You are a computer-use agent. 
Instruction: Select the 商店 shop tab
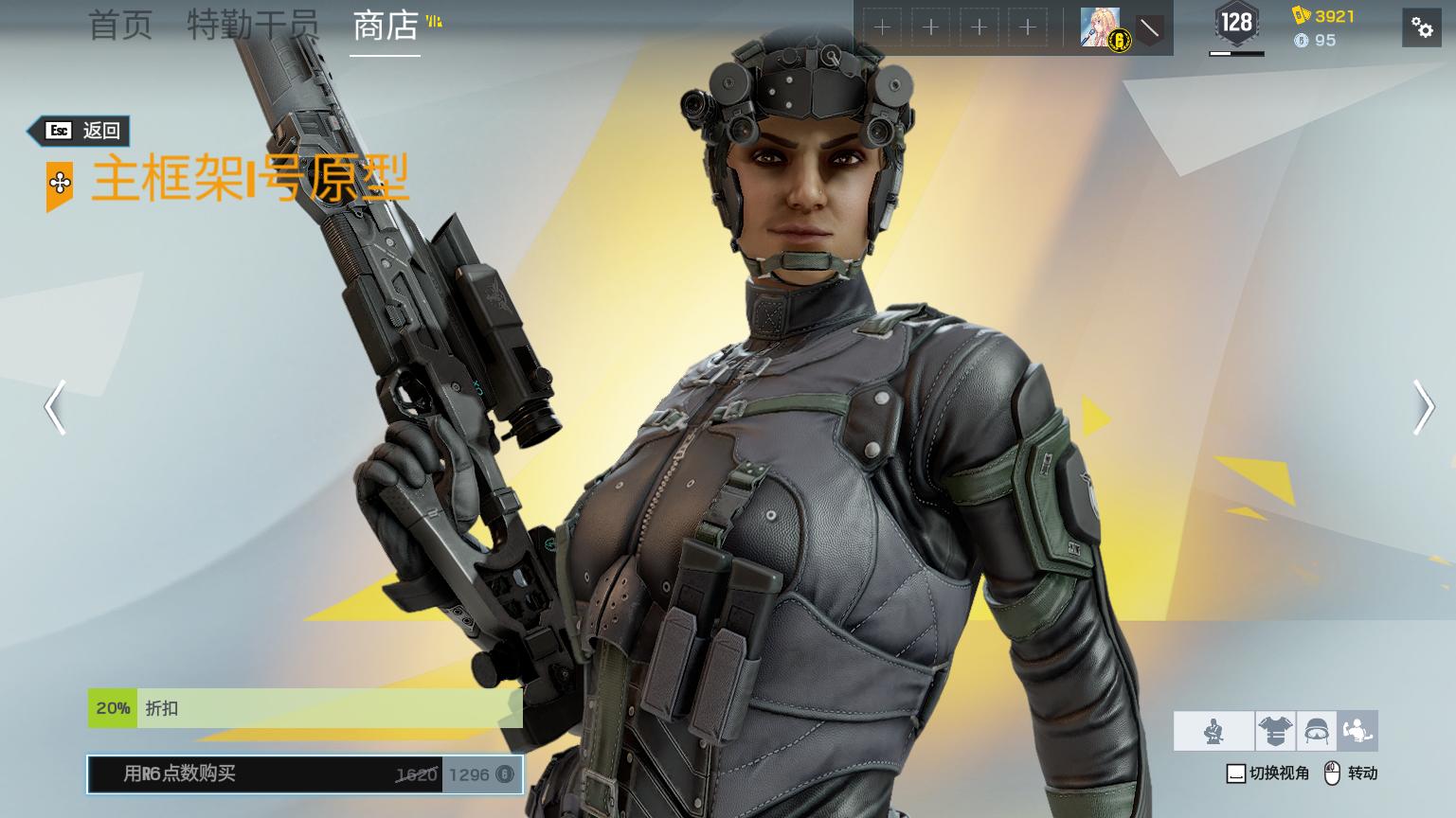point(386,26)
